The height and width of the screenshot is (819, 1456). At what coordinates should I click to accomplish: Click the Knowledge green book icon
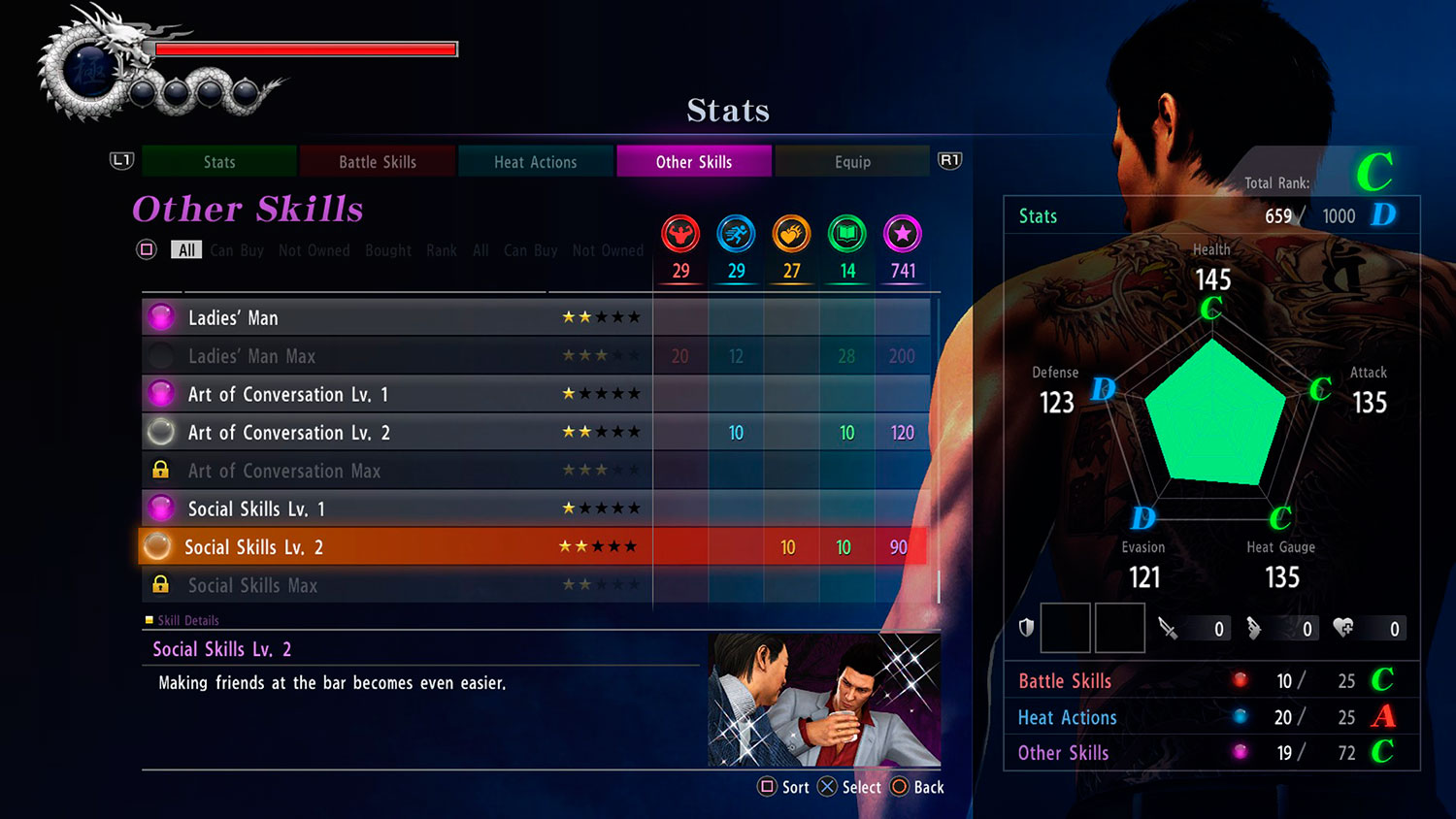845,233
